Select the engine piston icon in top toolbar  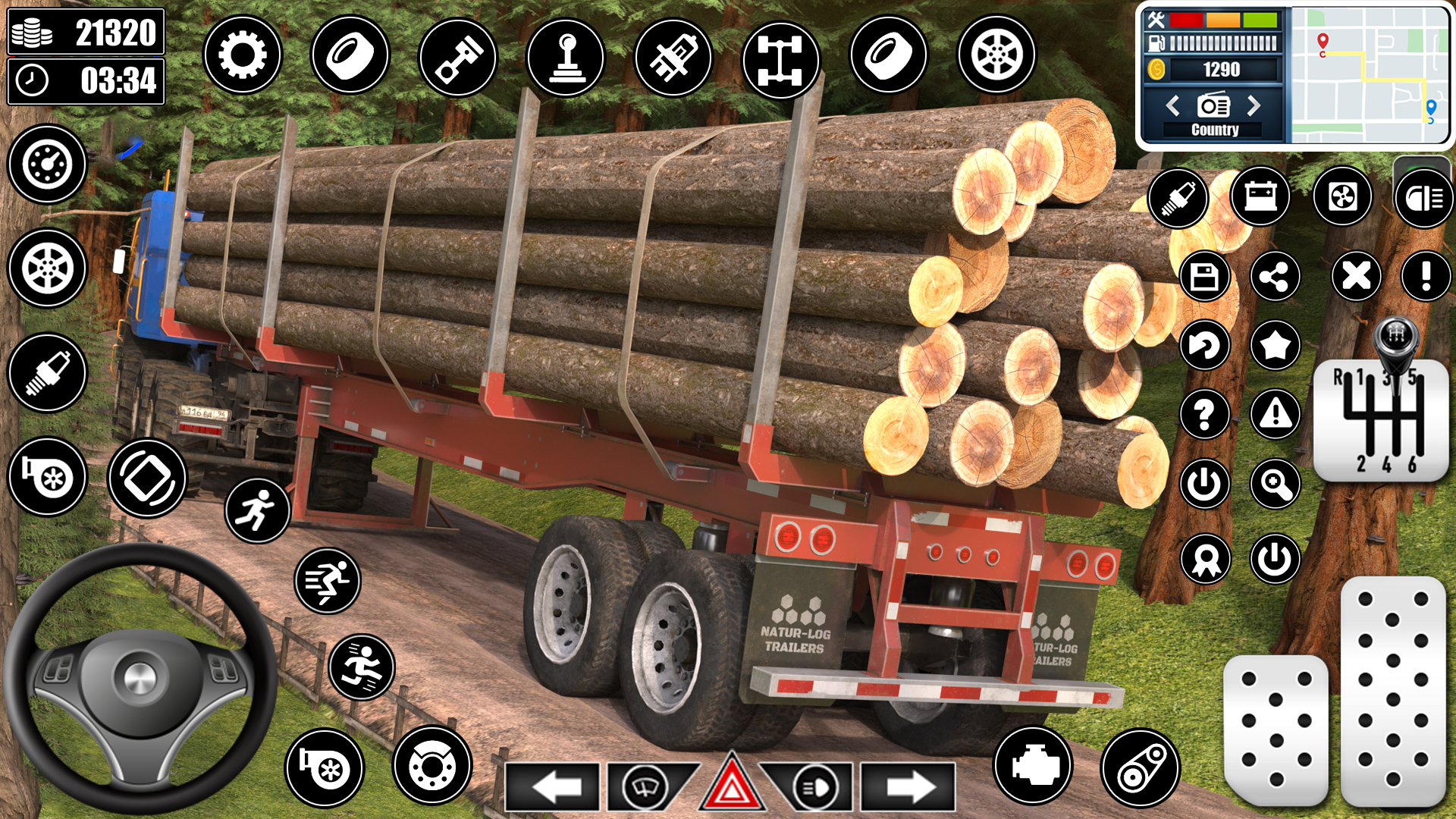[459, 55]
